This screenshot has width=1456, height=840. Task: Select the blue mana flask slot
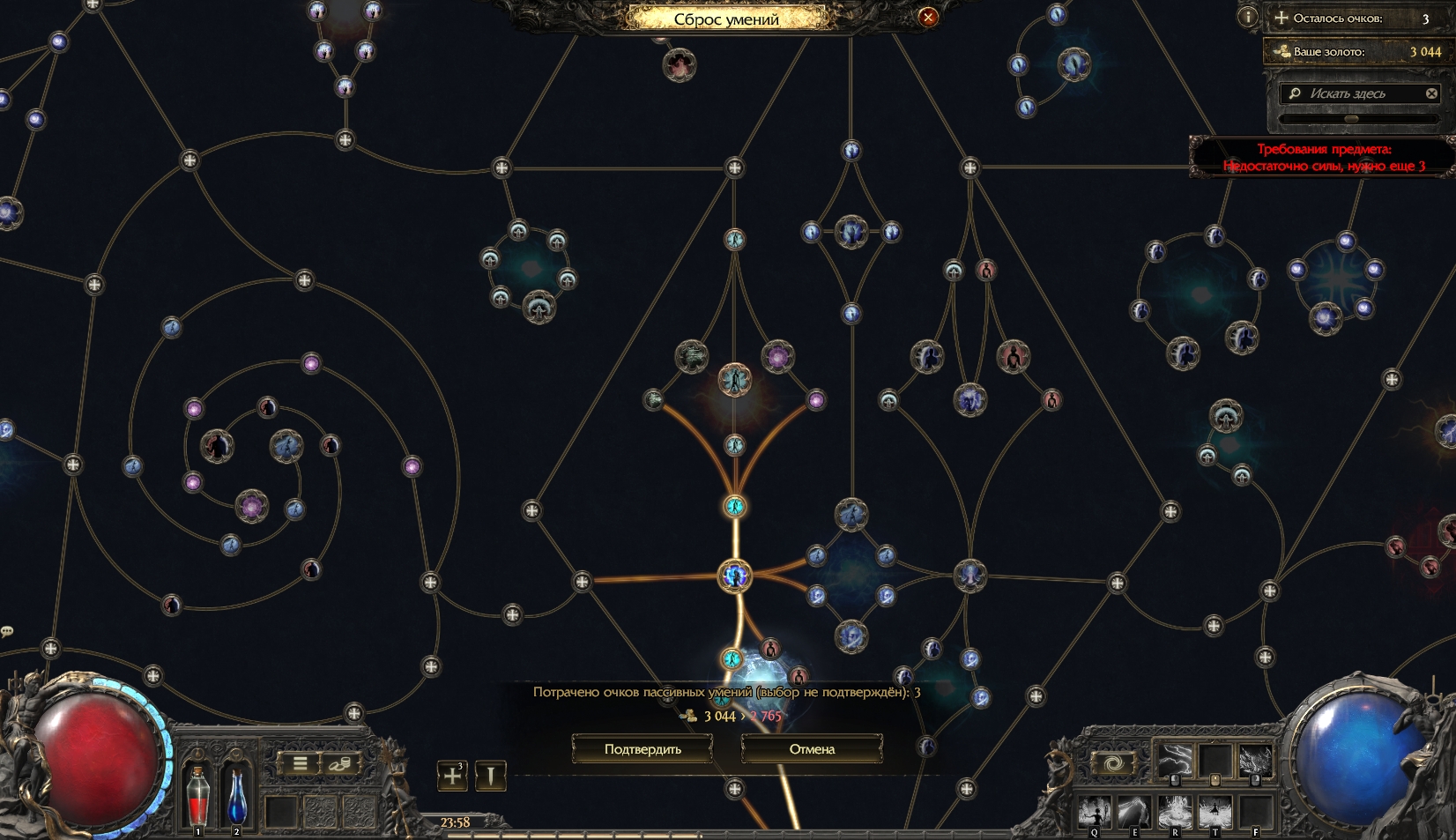(237, 795)
